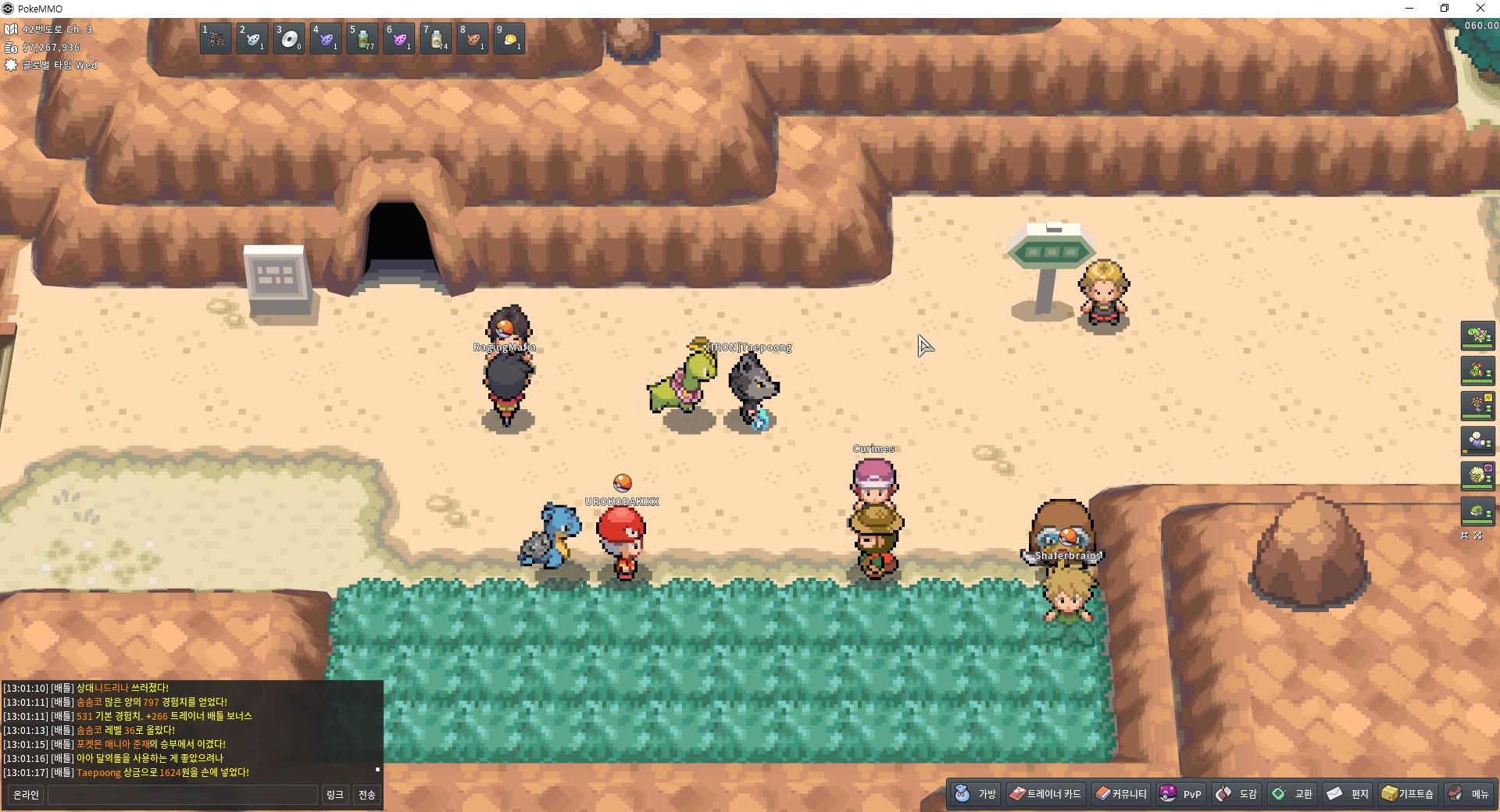Select the brown ocarina in hotbar slot 8
This screenshot has width=1500, height=812.
pyautogui.click(x=473, y=38)
